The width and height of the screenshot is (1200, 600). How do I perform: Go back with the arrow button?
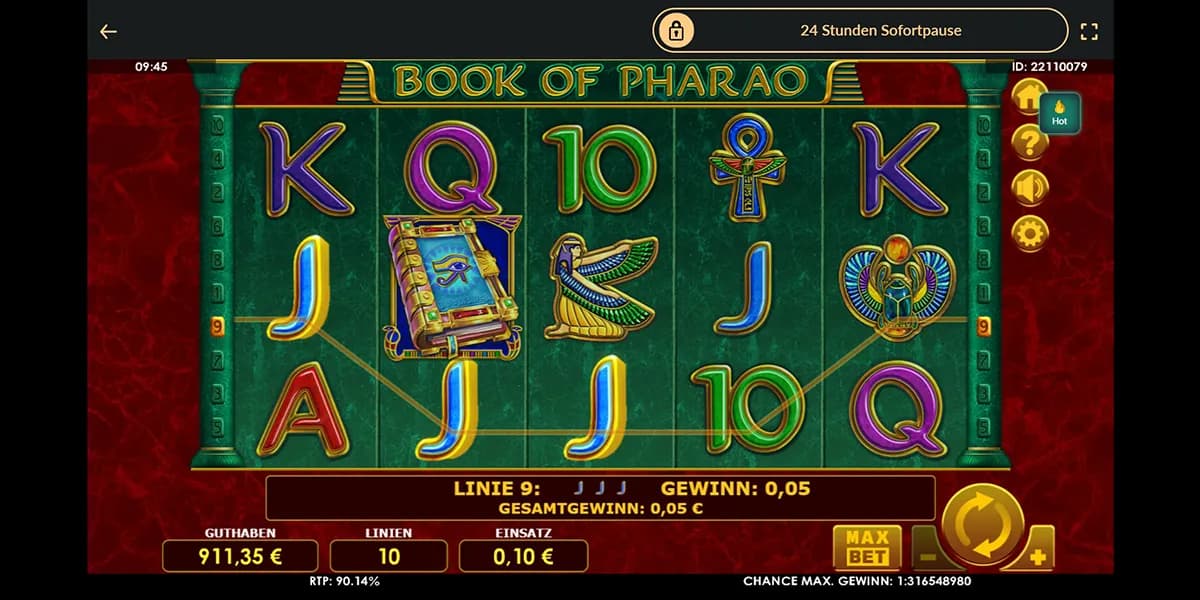[x=108, y=32]
